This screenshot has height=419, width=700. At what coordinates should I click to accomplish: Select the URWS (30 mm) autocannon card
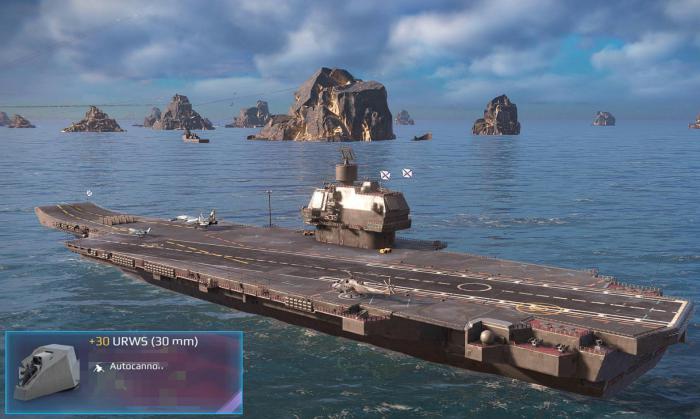(124, 372)
